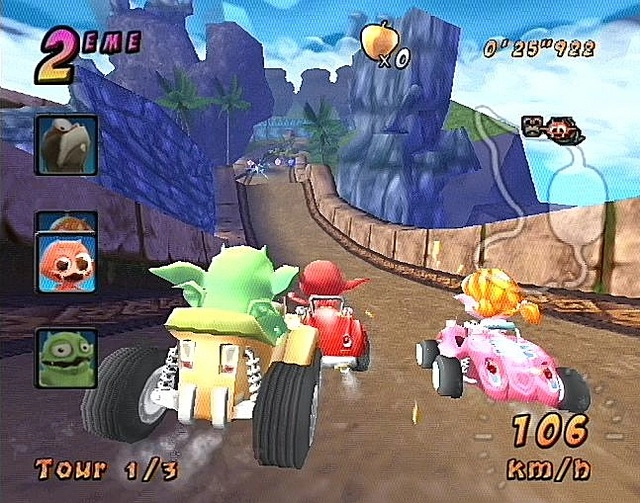
Task: Select the dark beaked racer portrait
Action: pos(67,144)
